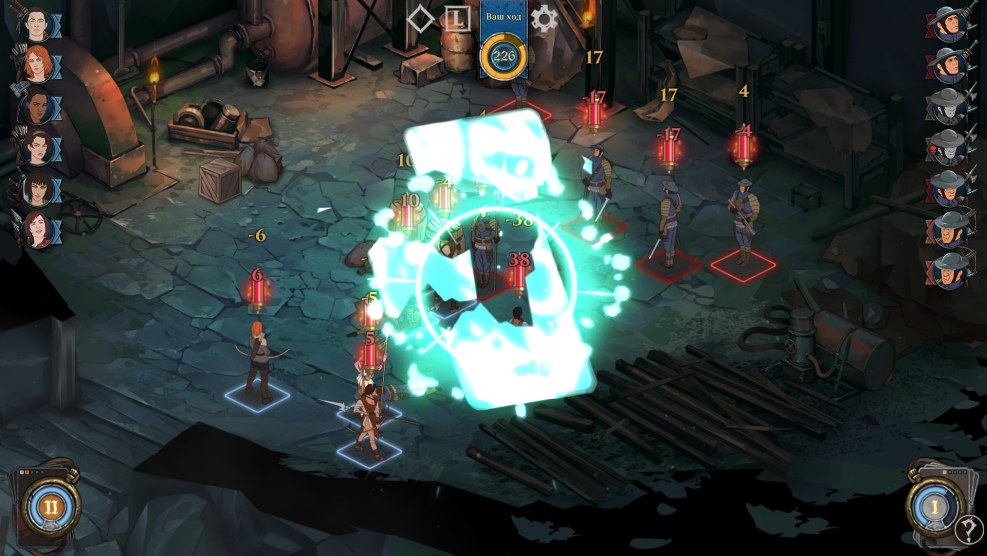Target the enemy soldier standing on the red tile

(x=743, y=226)
